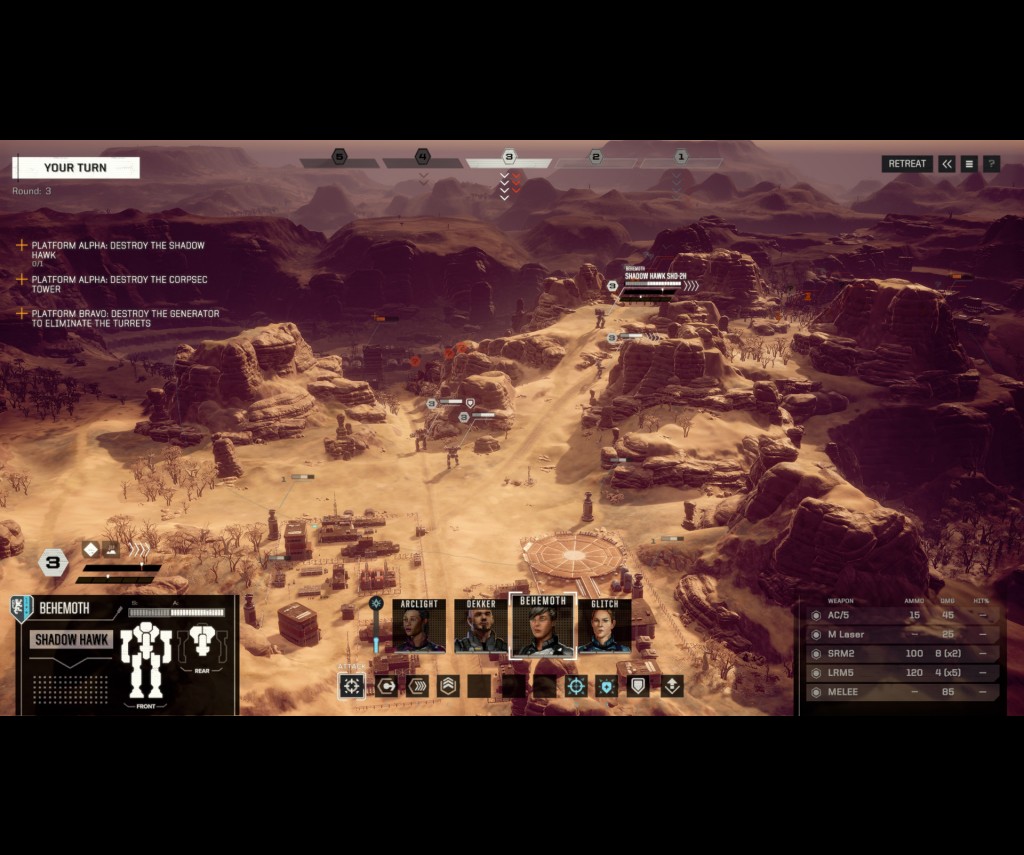Select pilot Dekker's portrait
Screen dimensions: 1024x855
tap(481, 627)
